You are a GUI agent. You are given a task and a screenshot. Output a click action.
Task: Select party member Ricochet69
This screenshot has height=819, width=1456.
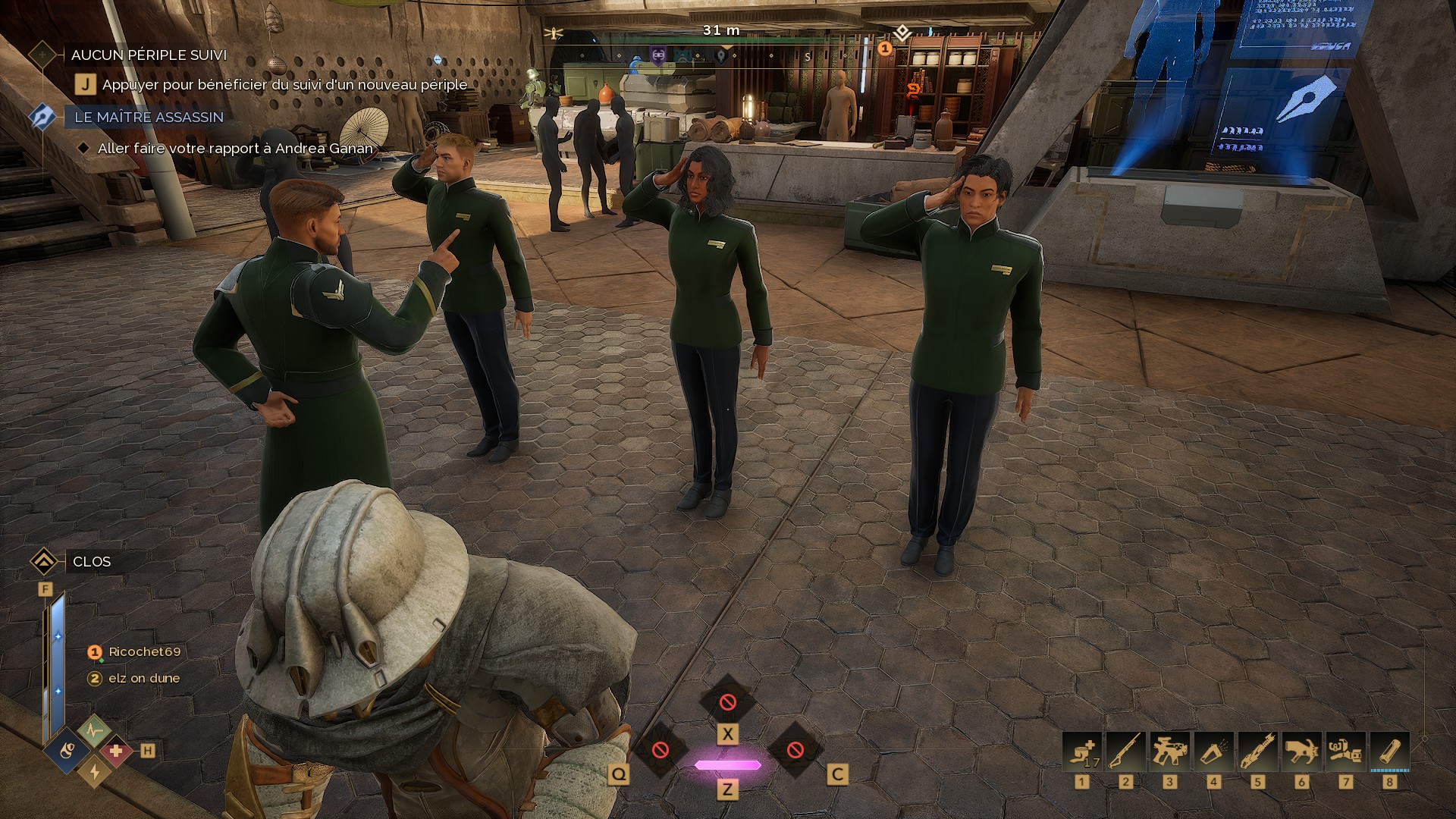[x=144, y=651]
